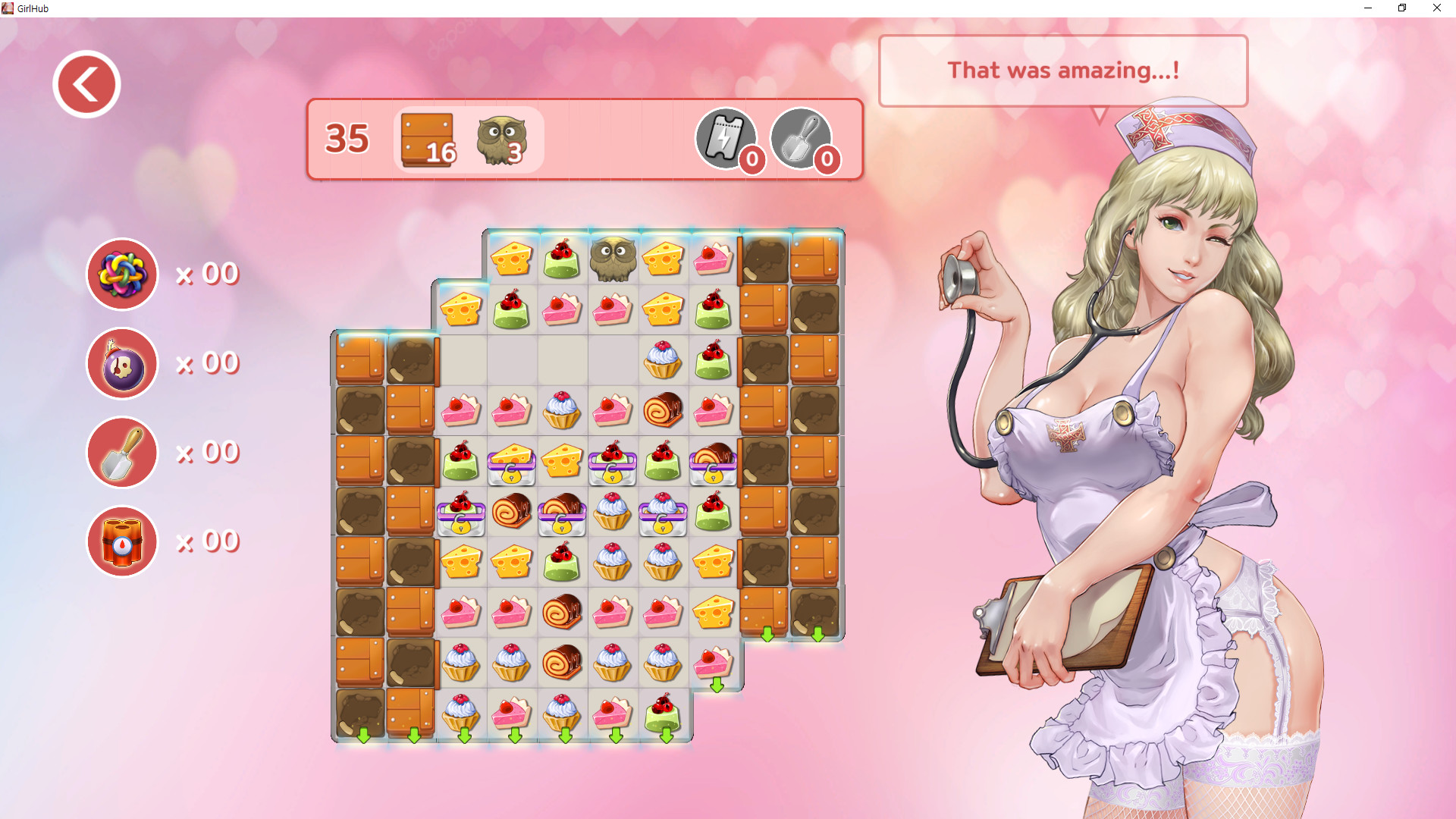Click the red back arrow button
1456x819 pixels.
tap(86, 83)
